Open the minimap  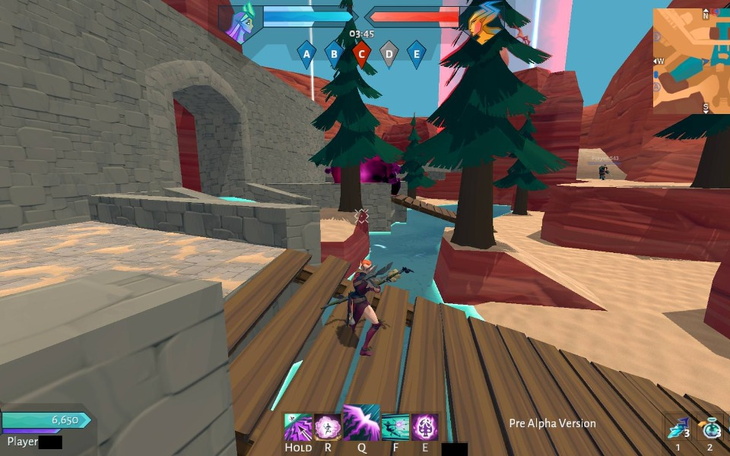(691, 60)
